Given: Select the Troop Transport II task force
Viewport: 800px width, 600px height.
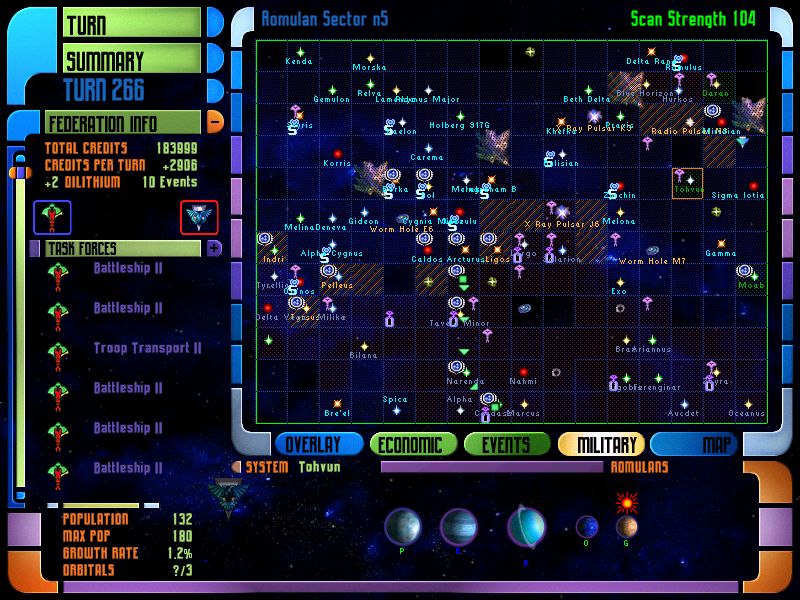Looking at the screenshot, I should click(147, 348).
